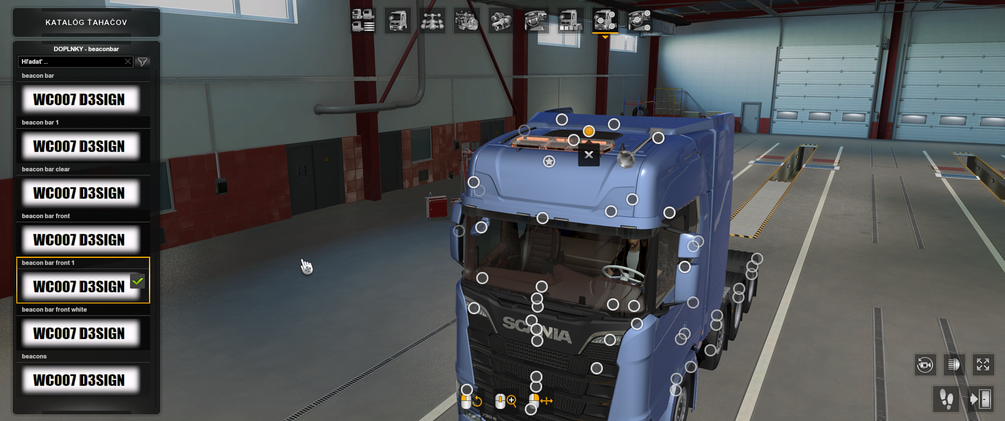The image size is (1005, 421).
Task: Select the 'beacon bar front' accessory
Action: (x=80, y=240)
